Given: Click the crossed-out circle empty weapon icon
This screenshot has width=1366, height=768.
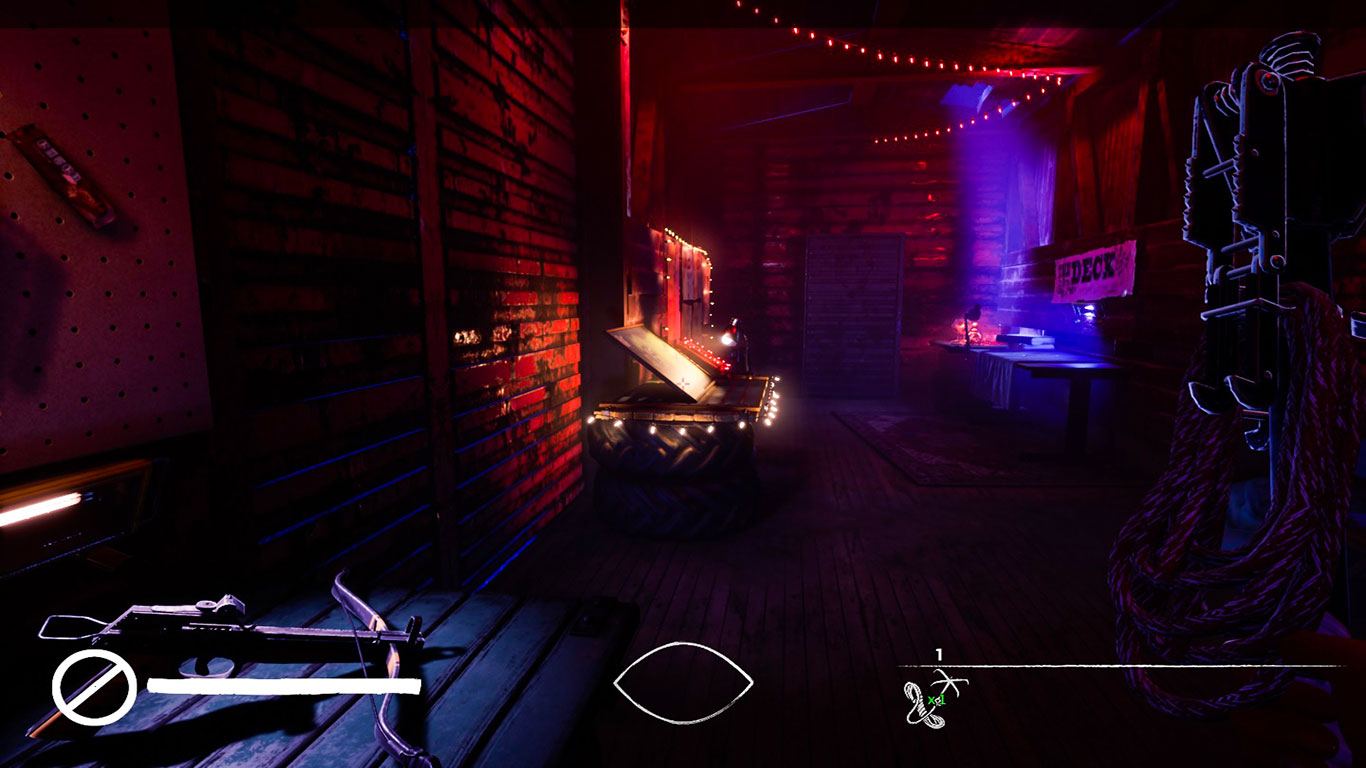Looking at the screenshot, I should coord(94,687).
